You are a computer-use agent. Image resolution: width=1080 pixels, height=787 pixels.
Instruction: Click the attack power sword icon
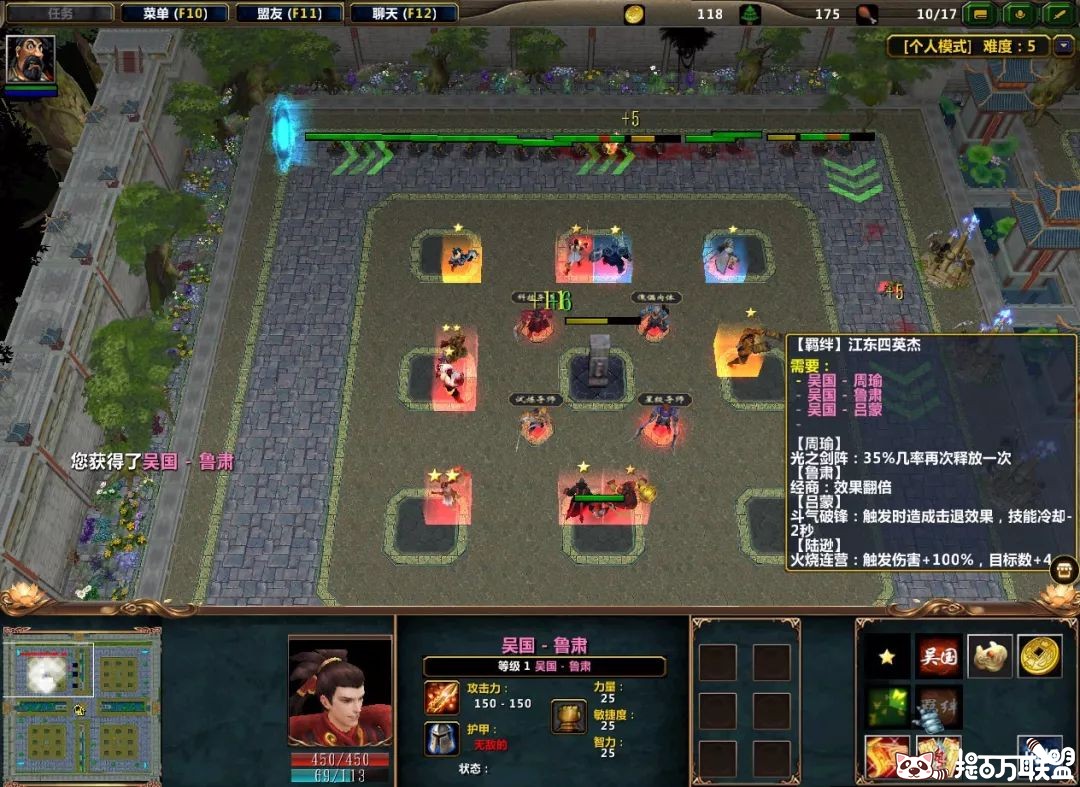pos(441,696)
